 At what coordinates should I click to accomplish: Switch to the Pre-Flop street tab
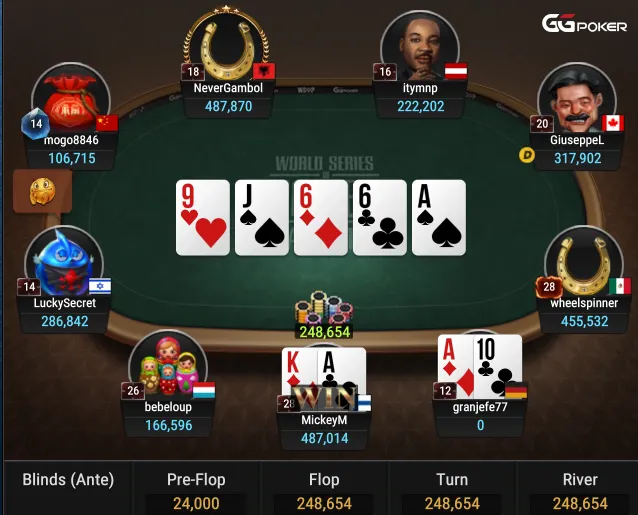click(195, 490)
